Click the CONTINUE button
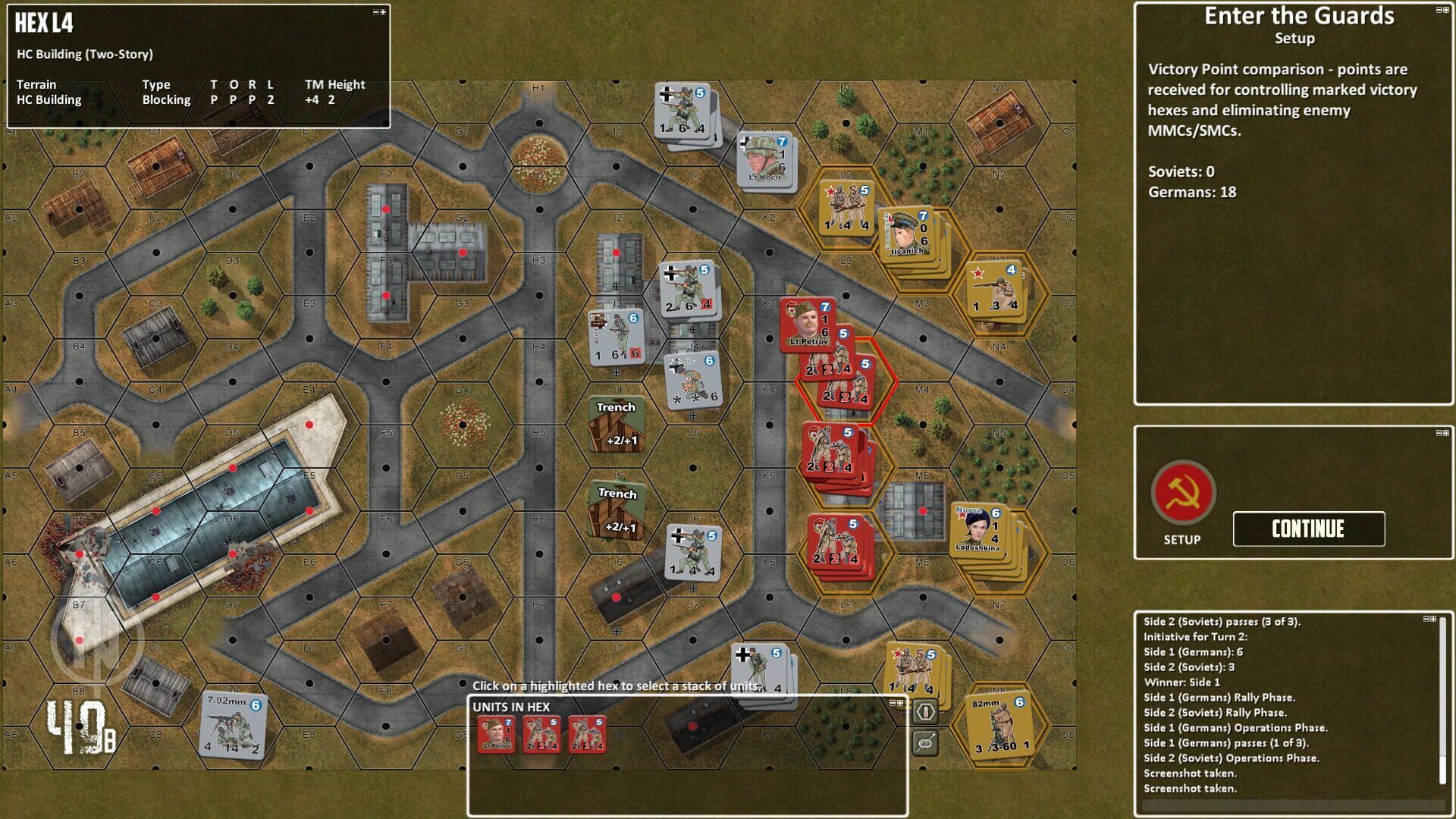This screenshot has width=1456, height=819. [1308, 529]
